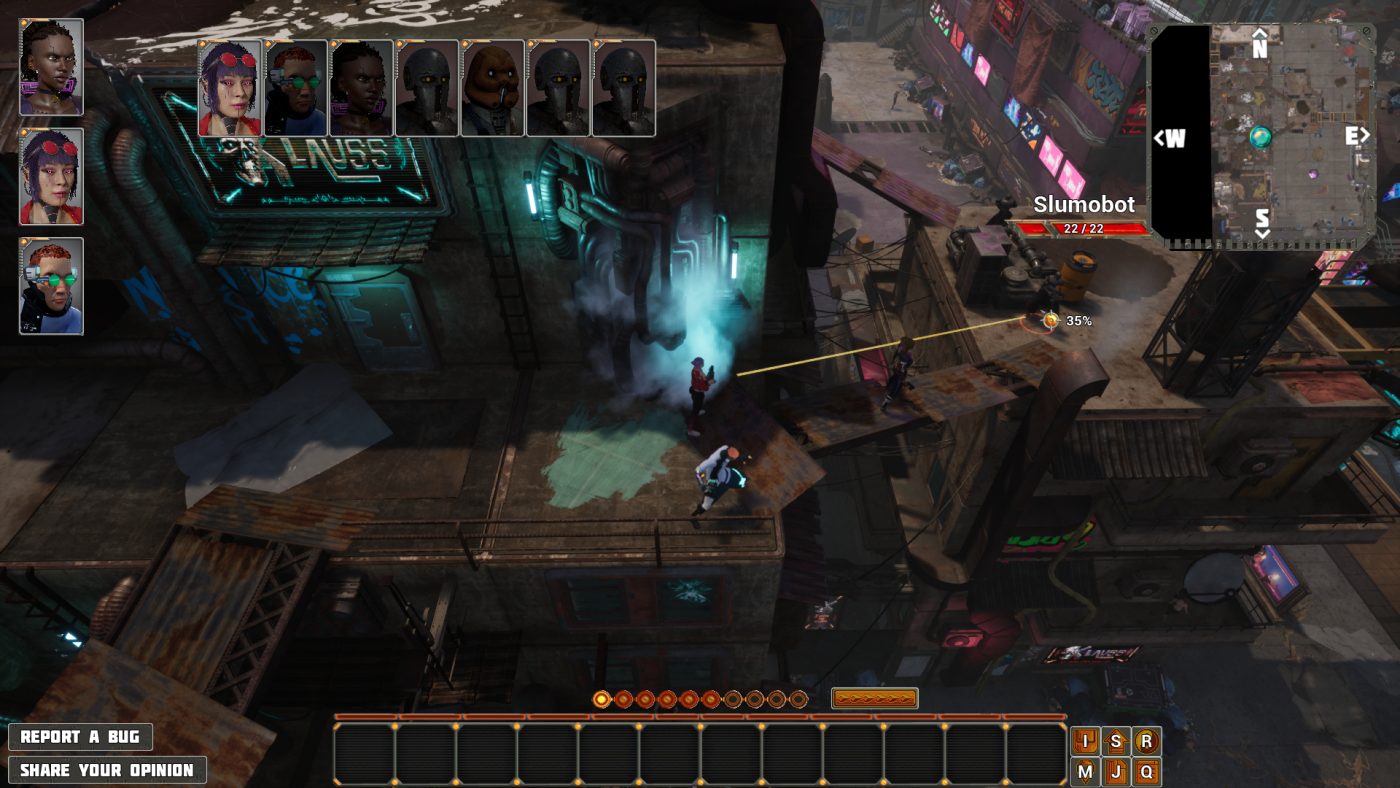Activate the R button
Viewport: 1400px width, 788px height.
pos(1147,741)
